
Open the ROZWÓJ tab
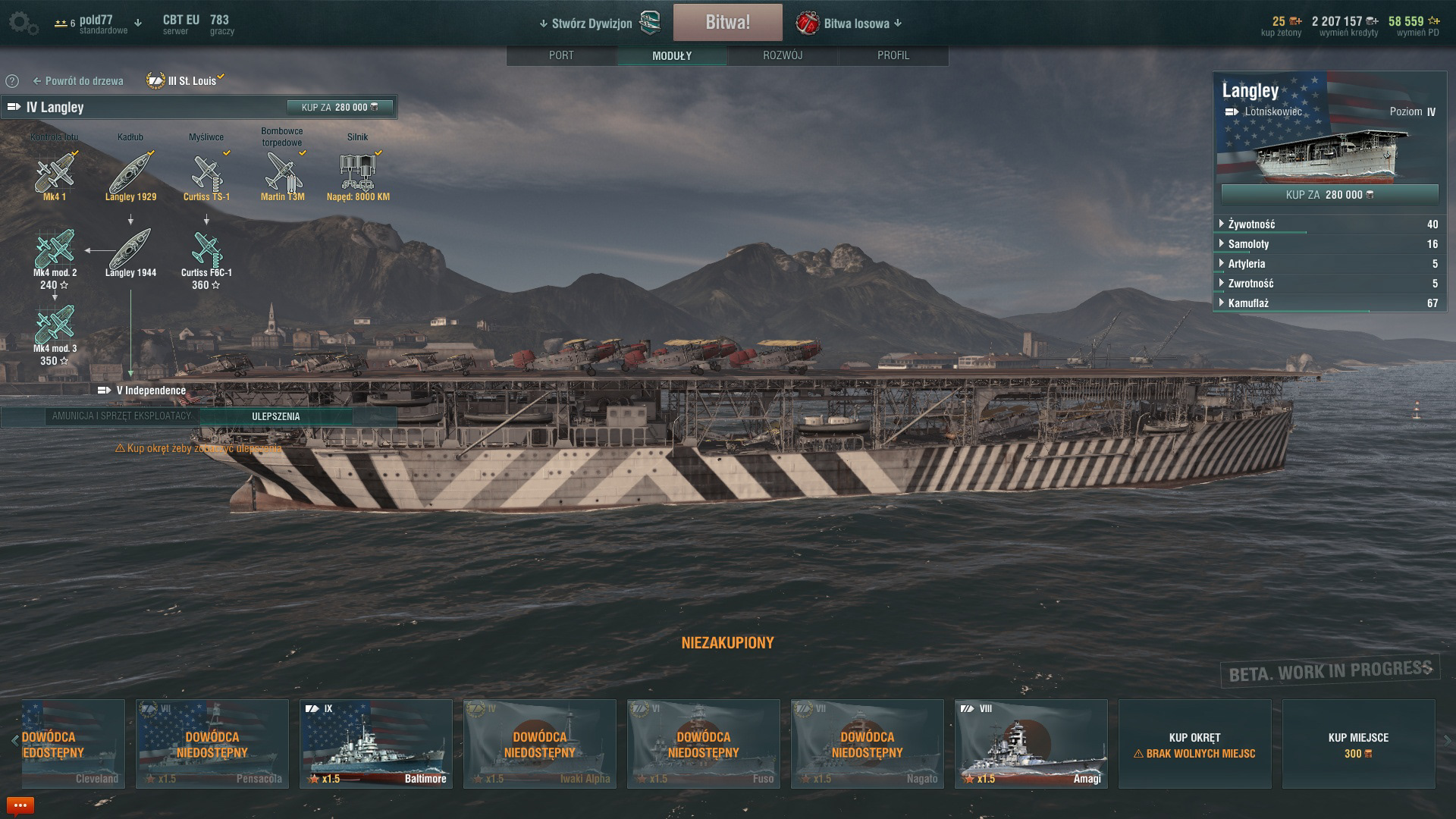pyautogui.click(x=783, y=55)
